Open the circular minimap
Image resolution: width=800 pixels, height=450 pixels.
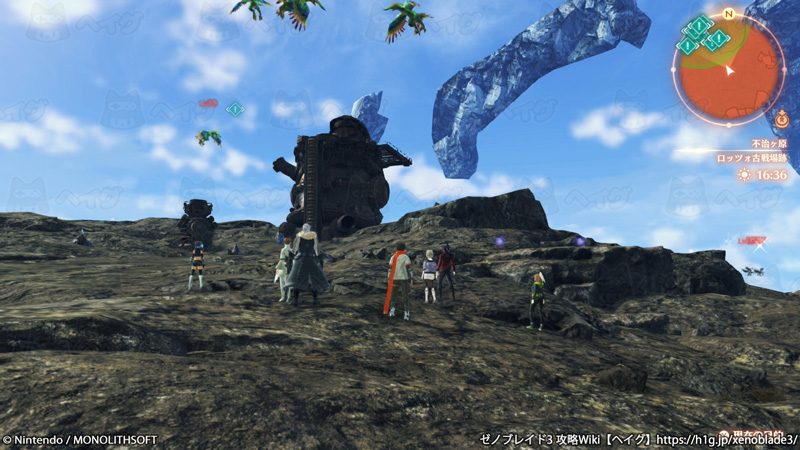coord(728,71)
